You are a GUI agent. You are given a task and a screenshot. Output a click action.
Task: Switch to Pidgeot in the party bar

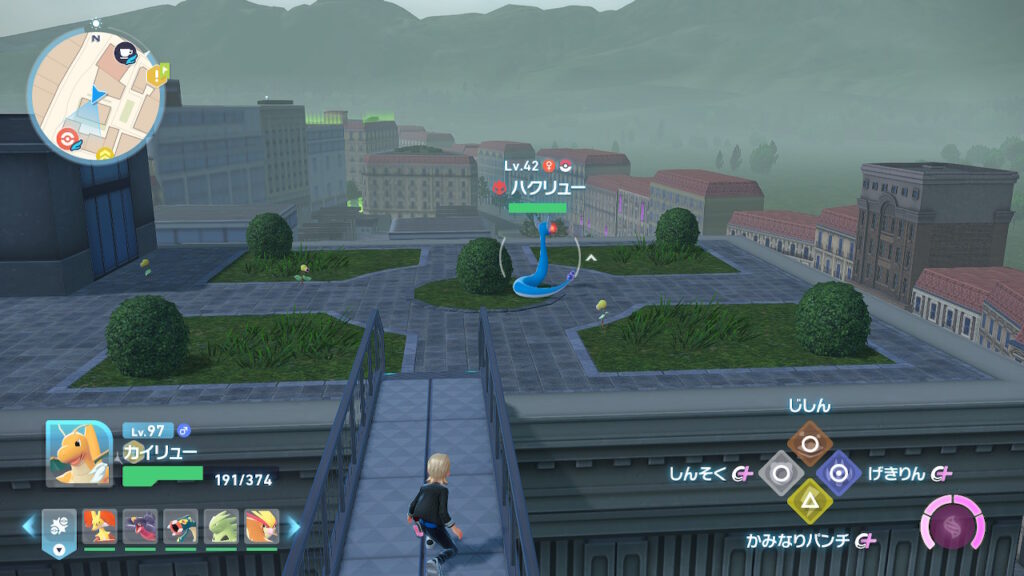(262, 525)
